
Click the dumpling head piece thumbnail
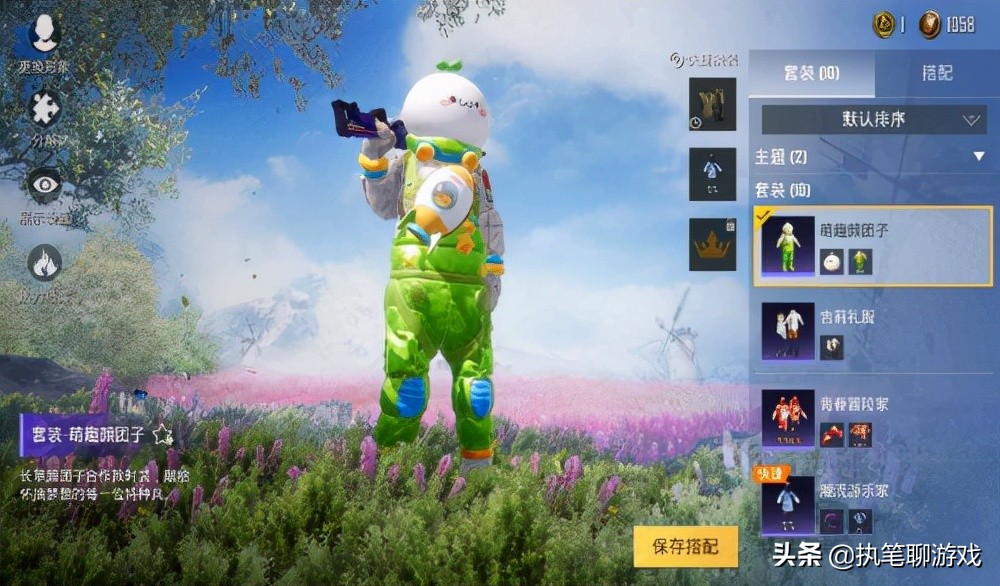[x=831, y=262]
